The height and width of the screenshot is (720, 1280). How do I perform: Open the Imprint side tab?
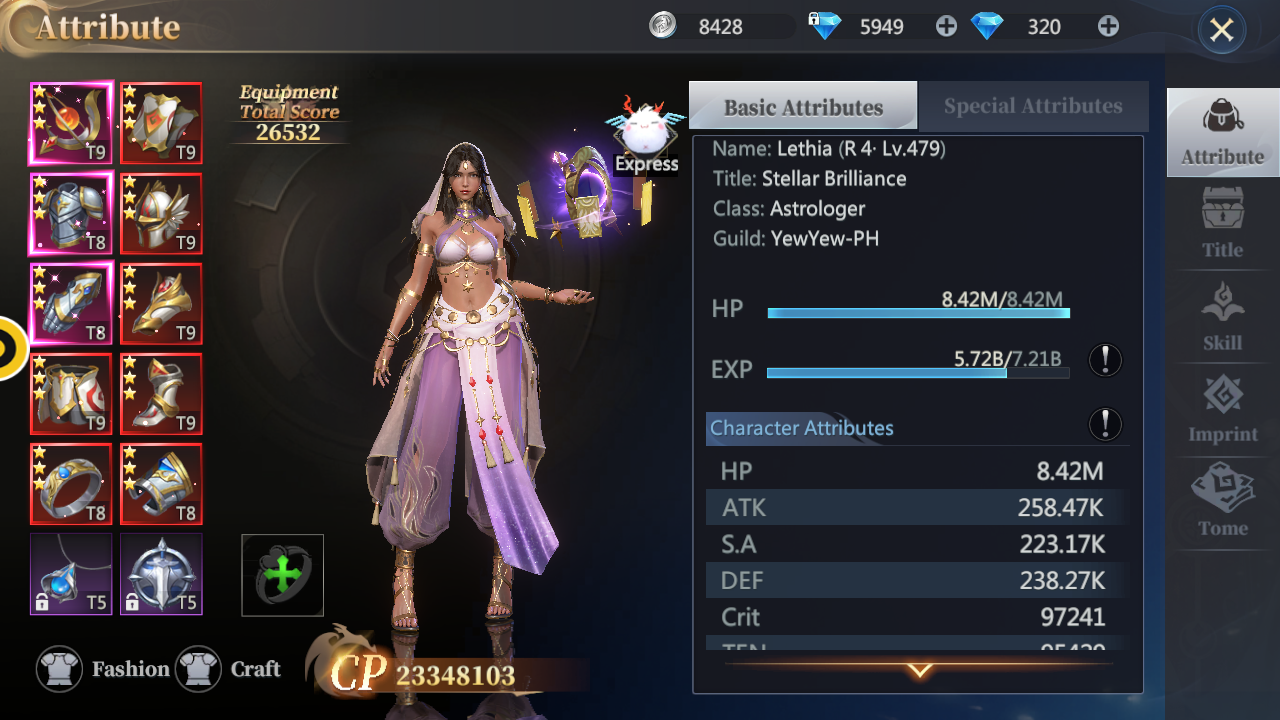(x=1222, y=409)
